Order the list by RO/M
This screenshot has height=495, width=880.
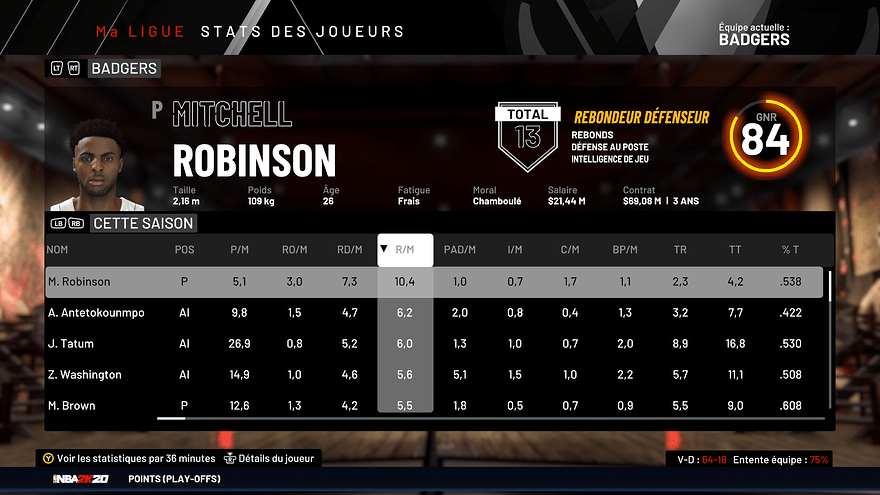coord(294,250)
